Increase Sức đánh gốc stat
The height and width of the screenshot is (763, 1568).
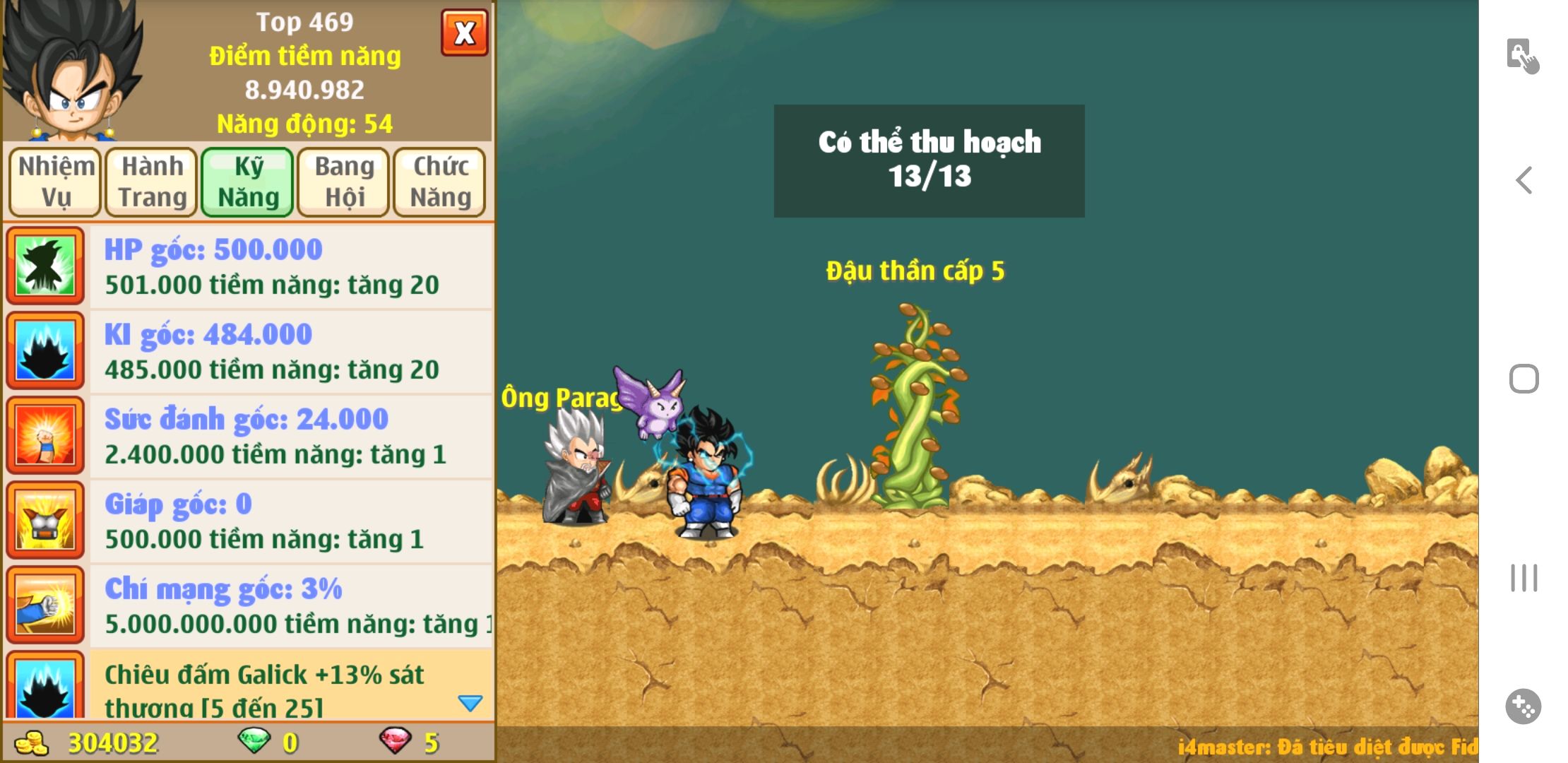290,436
